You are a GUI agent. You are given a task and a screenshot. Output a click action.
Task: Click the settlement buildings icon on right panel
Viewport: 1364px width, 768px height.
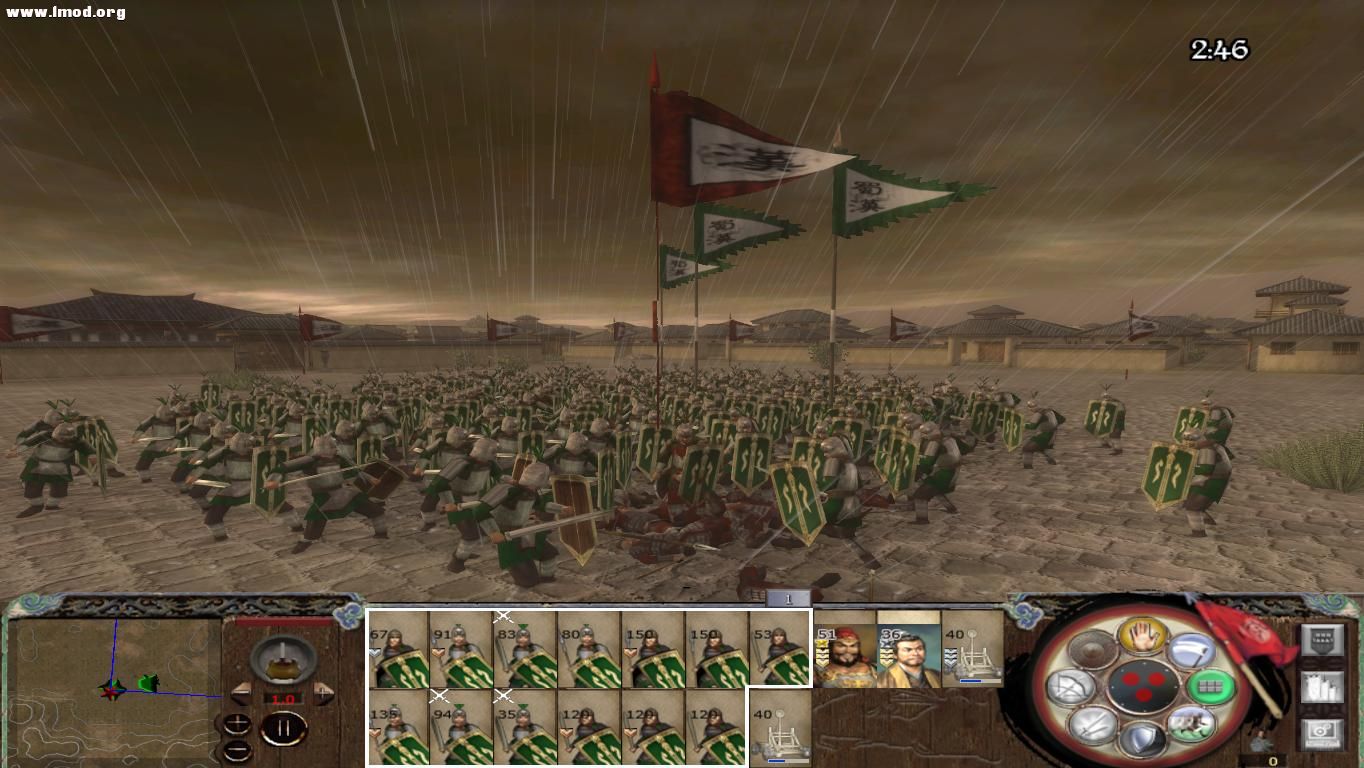[1323, 685]
